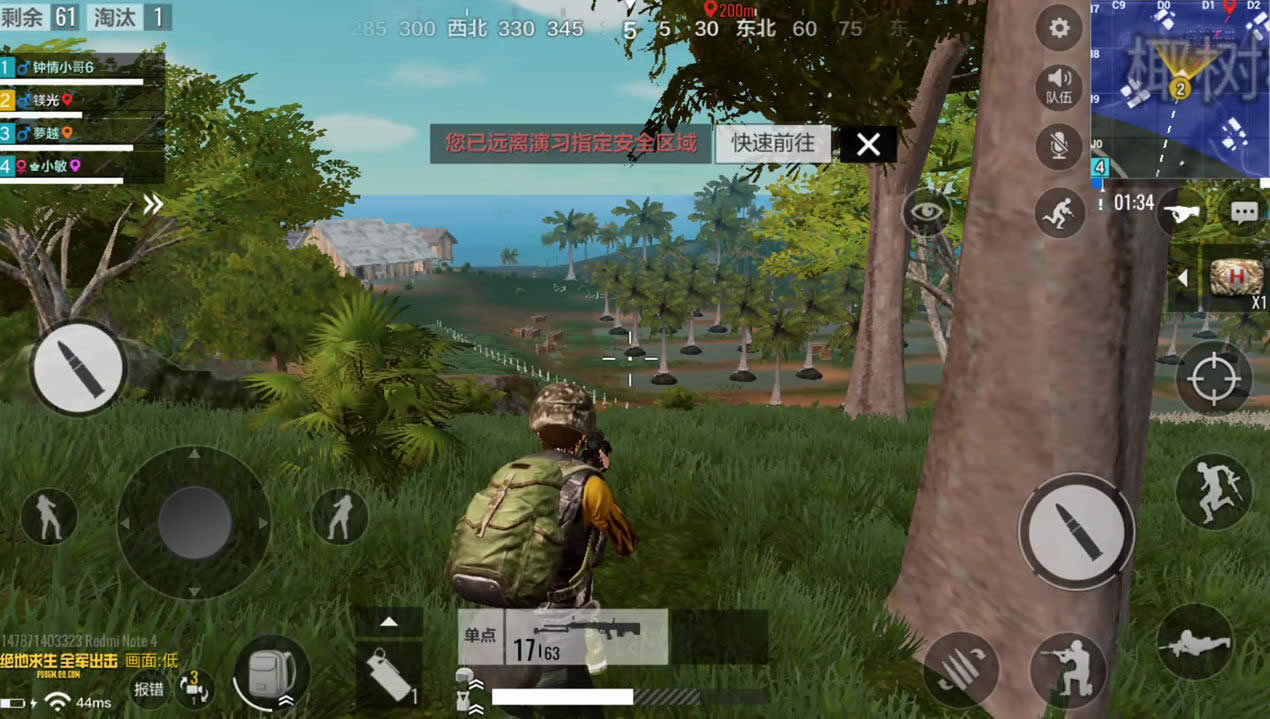
Task: Fire using the left-side bullet button
Action: click(78, 368)
